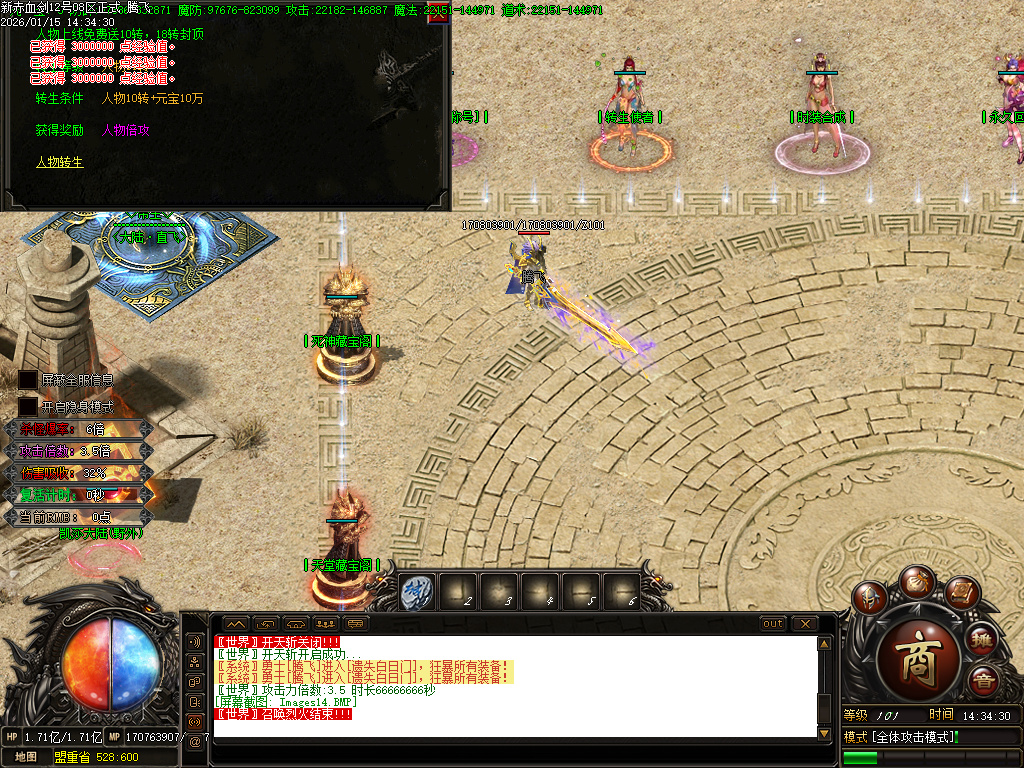Open the 地图 map button

(26, 756)
